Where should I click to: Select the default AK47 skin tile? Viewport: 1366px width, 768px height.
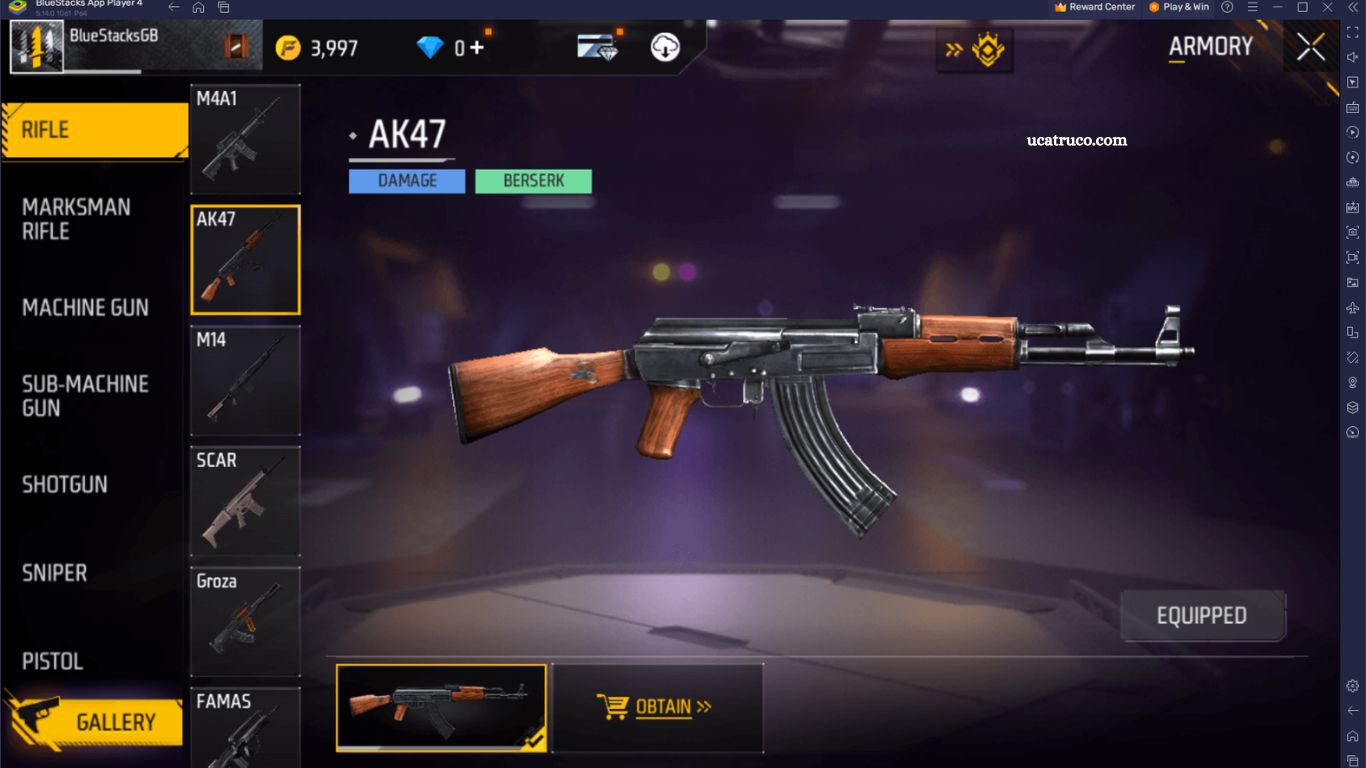441,707
